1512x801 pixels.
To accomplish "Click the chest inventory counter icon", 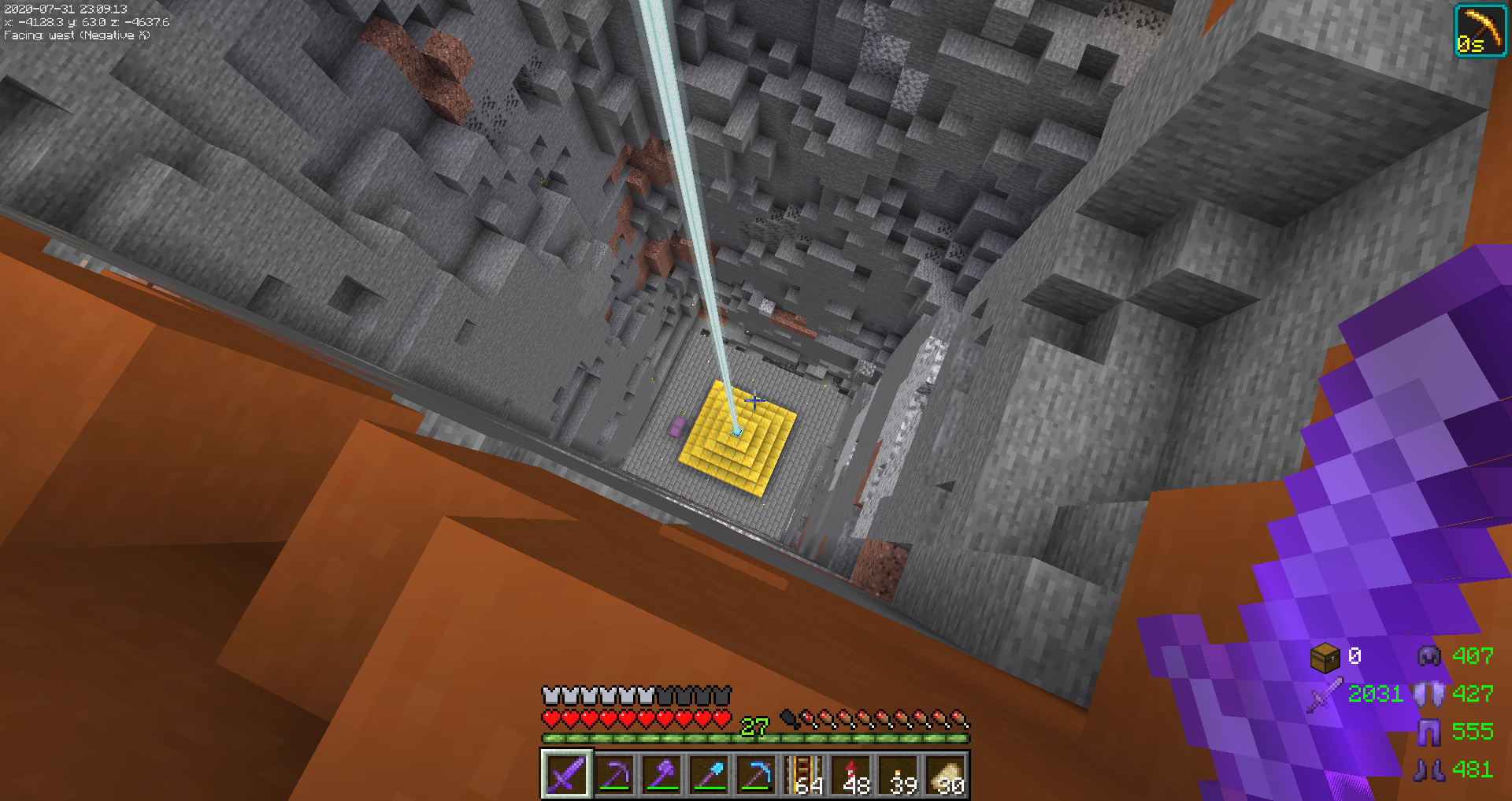I will (x=1325, y=657).
